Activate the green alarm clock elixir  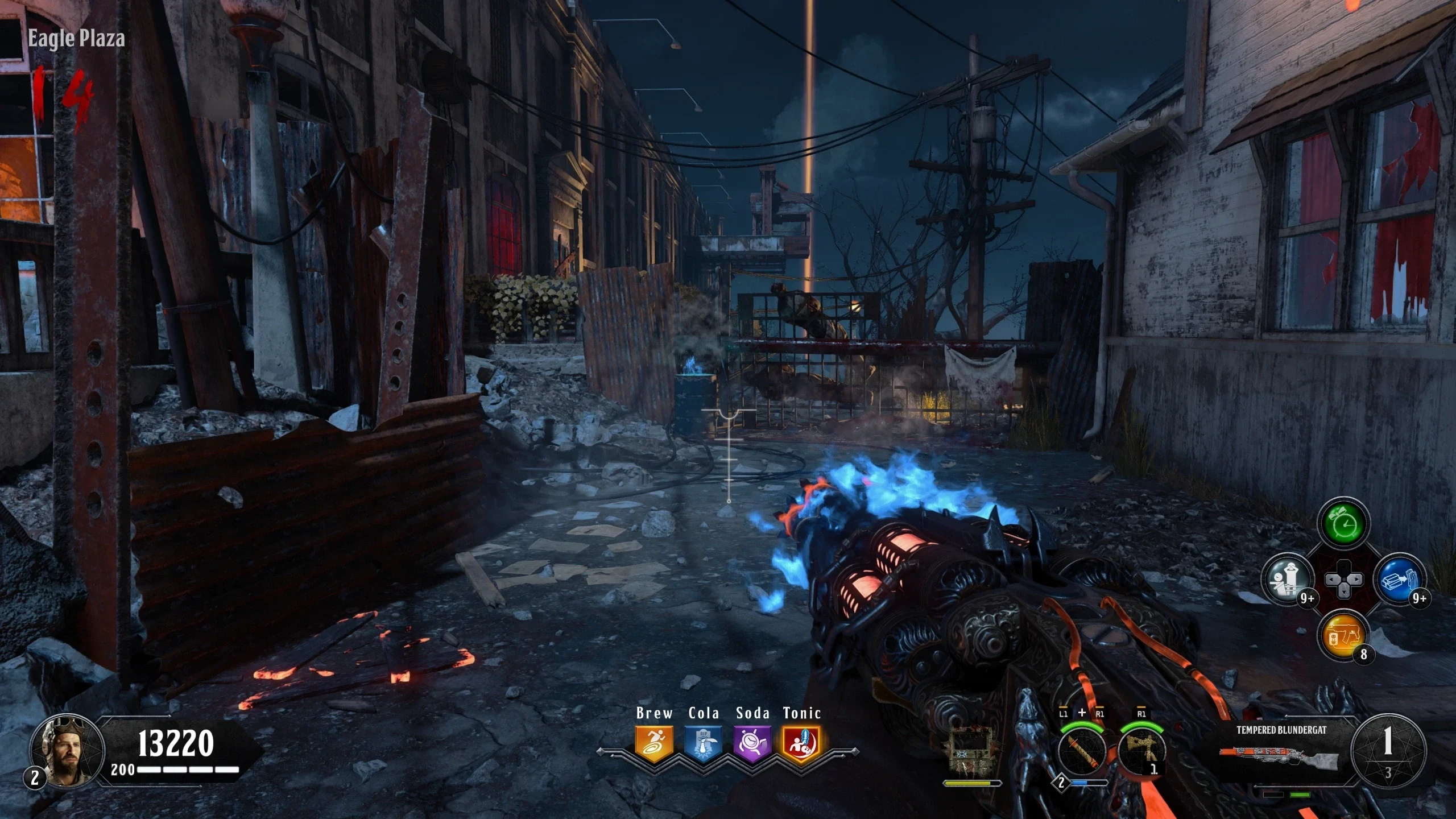point(1343,522)
